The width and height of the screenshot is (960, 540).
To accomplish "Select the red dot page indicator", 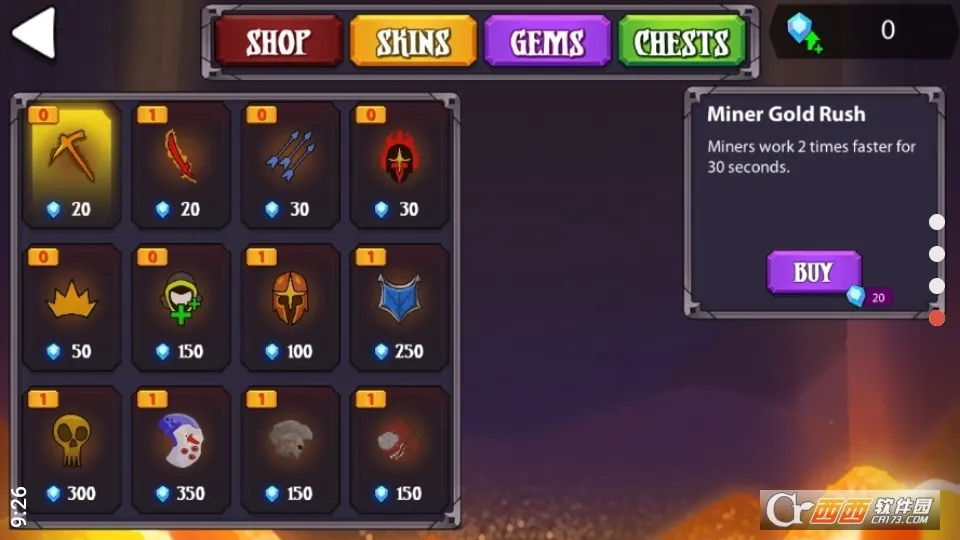I will 937,318.
